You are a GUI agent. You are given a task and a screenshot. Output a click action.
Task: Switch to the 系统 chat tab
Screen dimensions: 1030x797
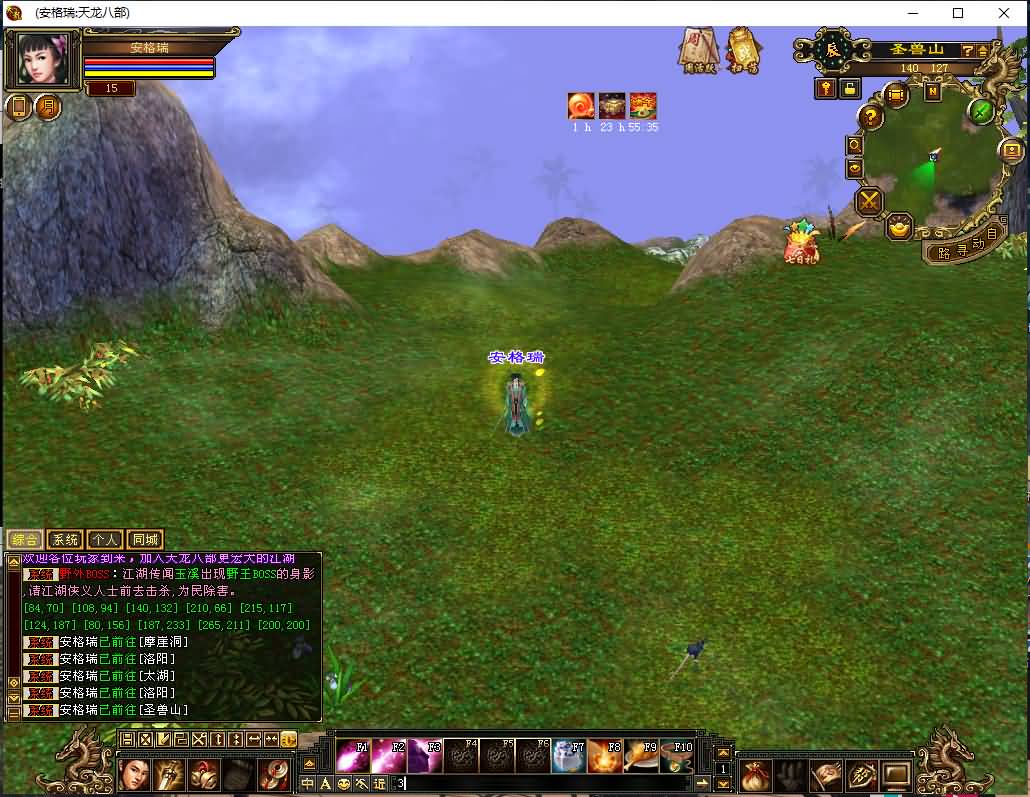tap(65, 540)
